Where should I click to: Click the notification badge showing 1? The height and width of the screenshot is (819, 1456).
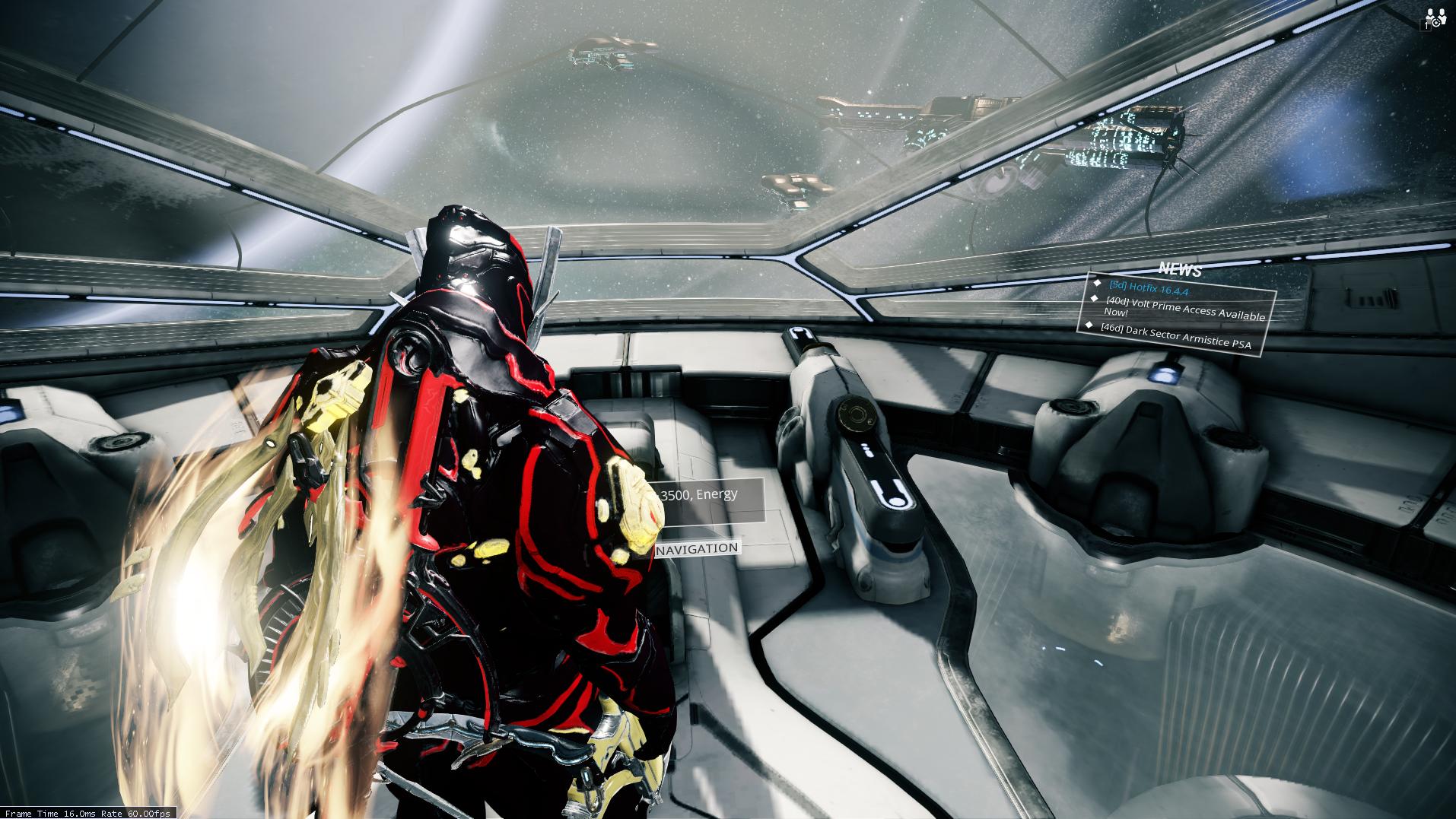tap(1426, 25)
